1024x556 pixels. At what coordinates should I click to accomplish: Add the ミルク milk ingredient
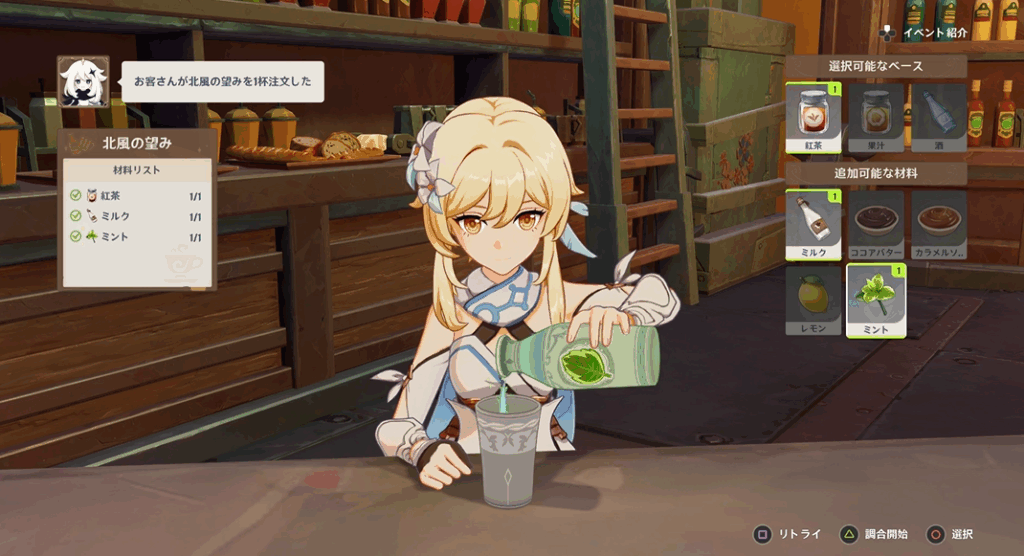(813, 225)
